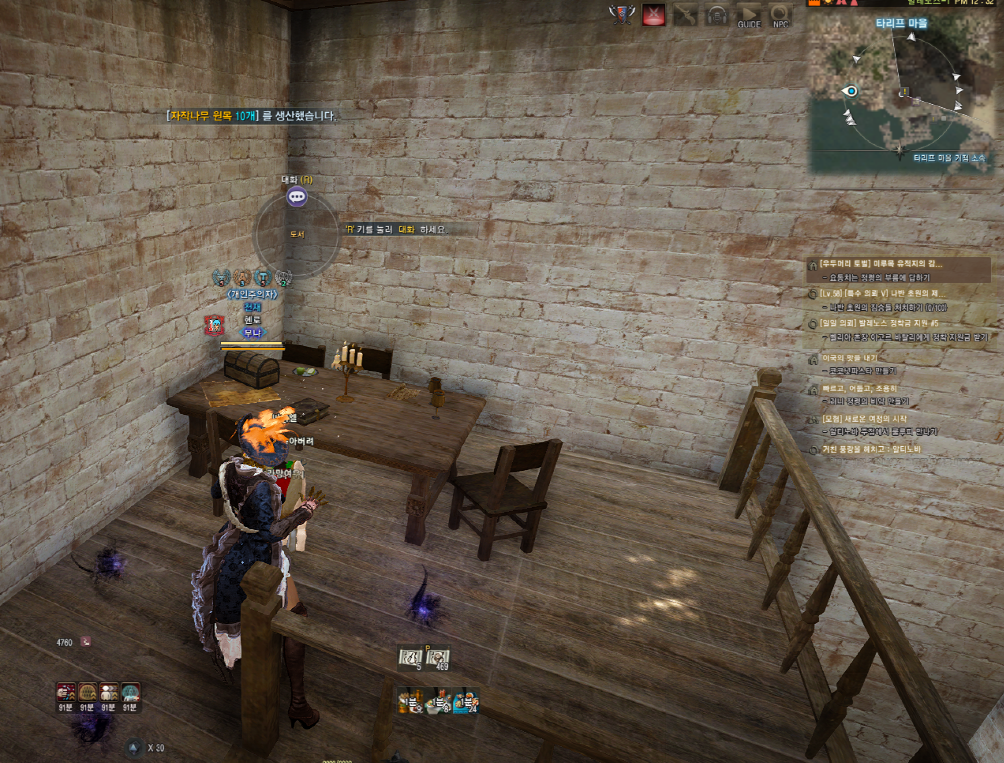This screenshot has width=1004, height=763.
Task: Click the talk speech-bubble interaction icon
Action: coord(297,197)
